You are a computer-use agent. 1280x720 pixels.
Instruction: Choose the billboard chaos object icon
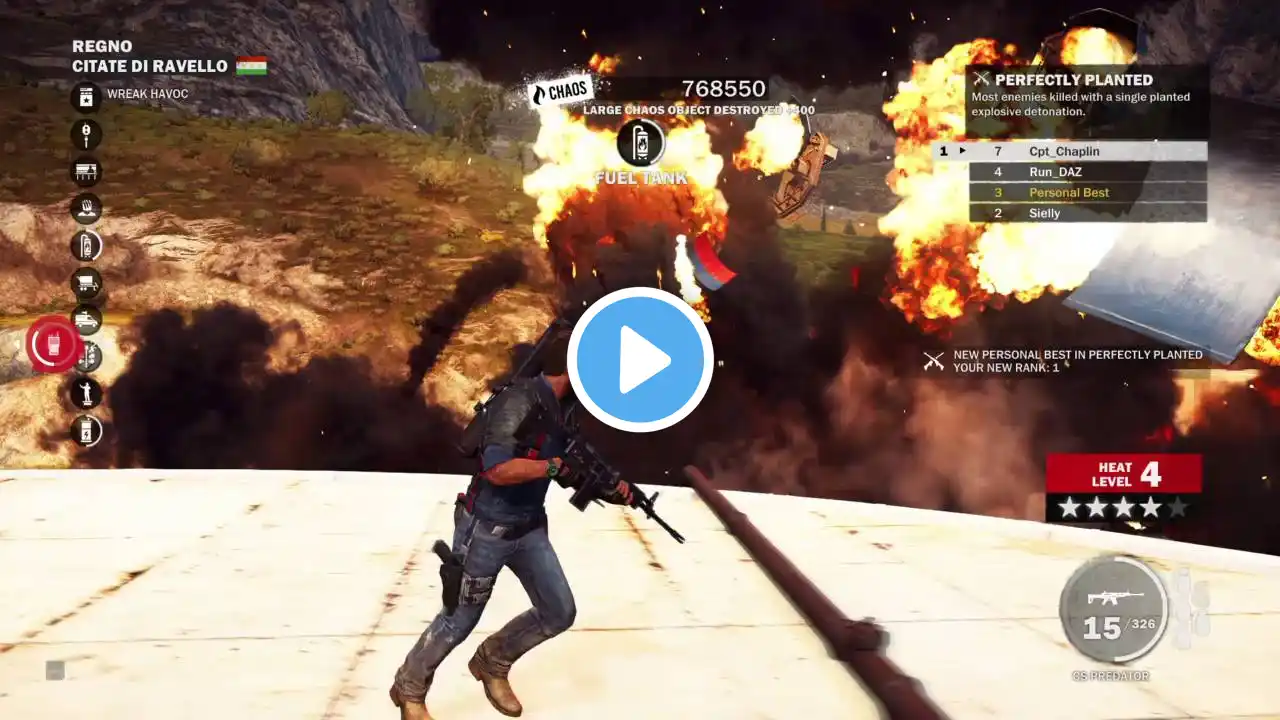click(x=86, y=171)
